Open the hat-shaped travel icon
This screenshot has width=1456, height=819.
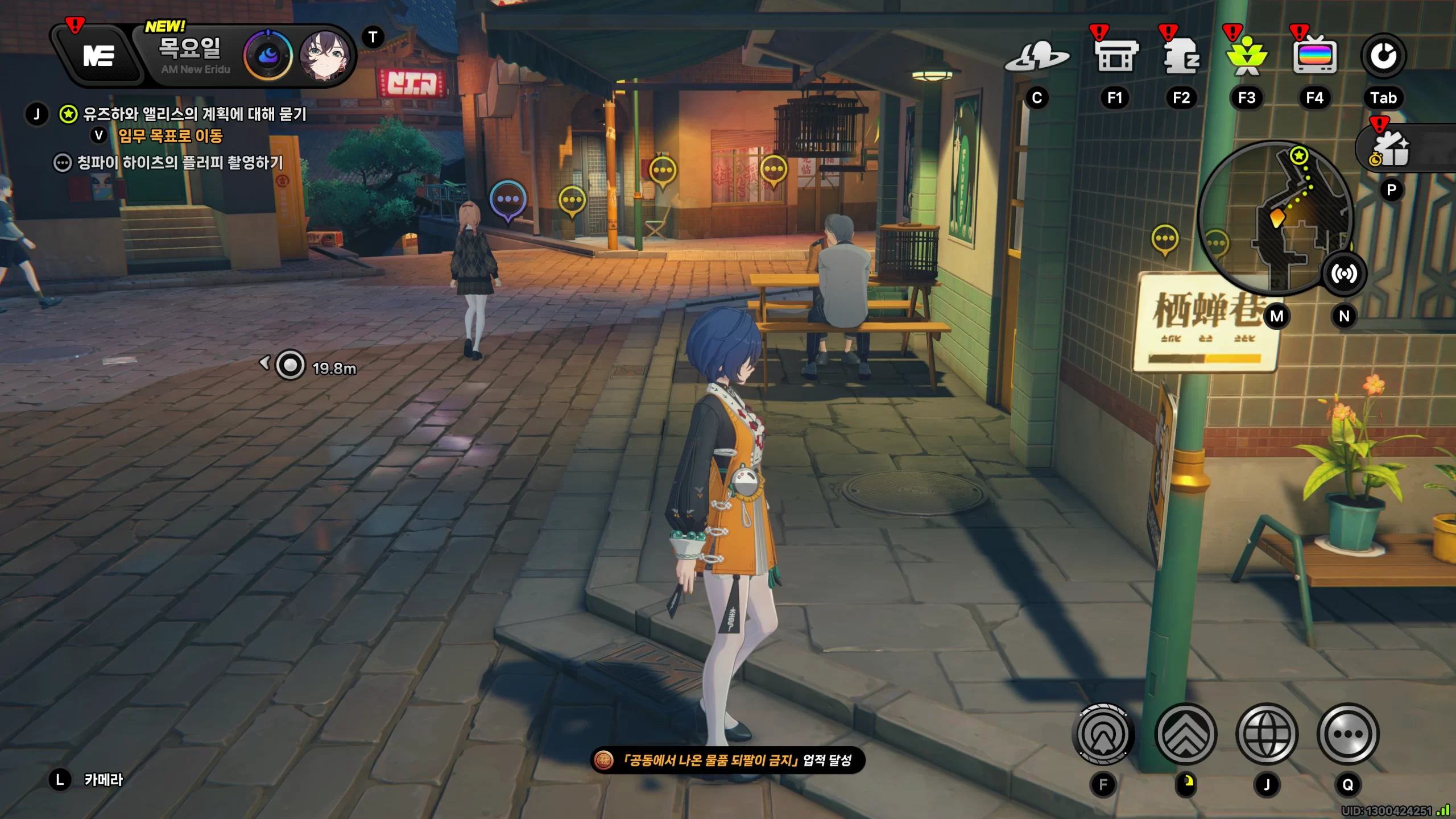[1037, 57]
